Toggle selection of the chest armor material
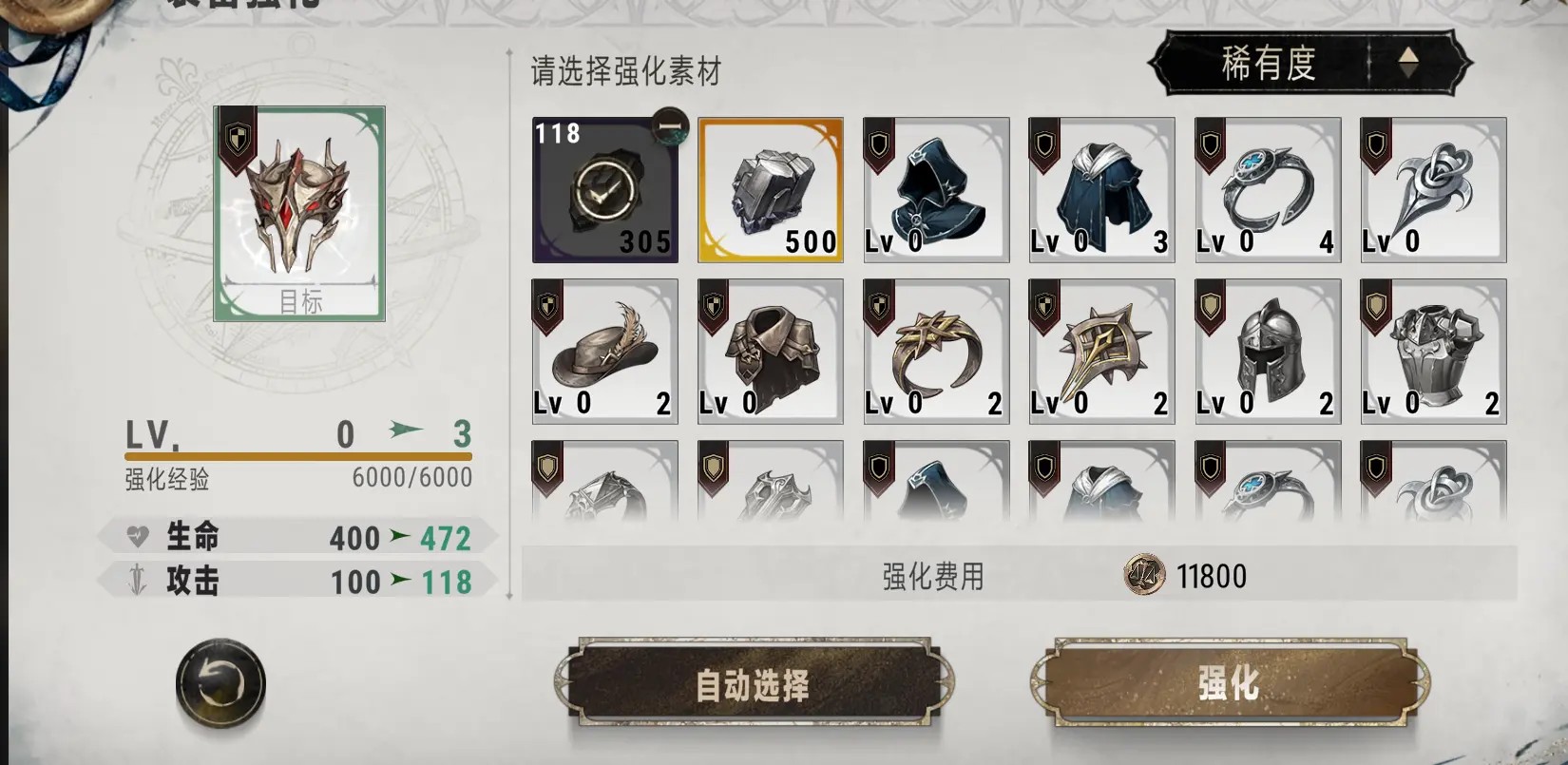 1432,351
